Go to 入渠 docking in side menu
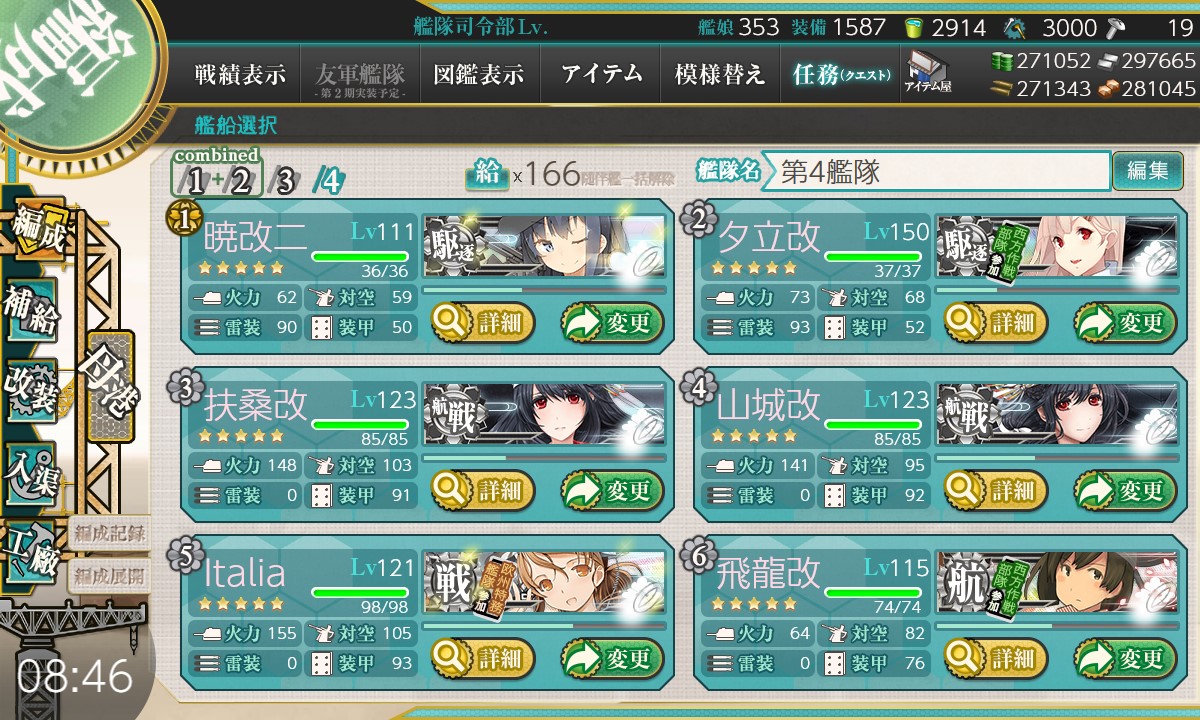This screenshot has height=720, width=1200. 30,471
